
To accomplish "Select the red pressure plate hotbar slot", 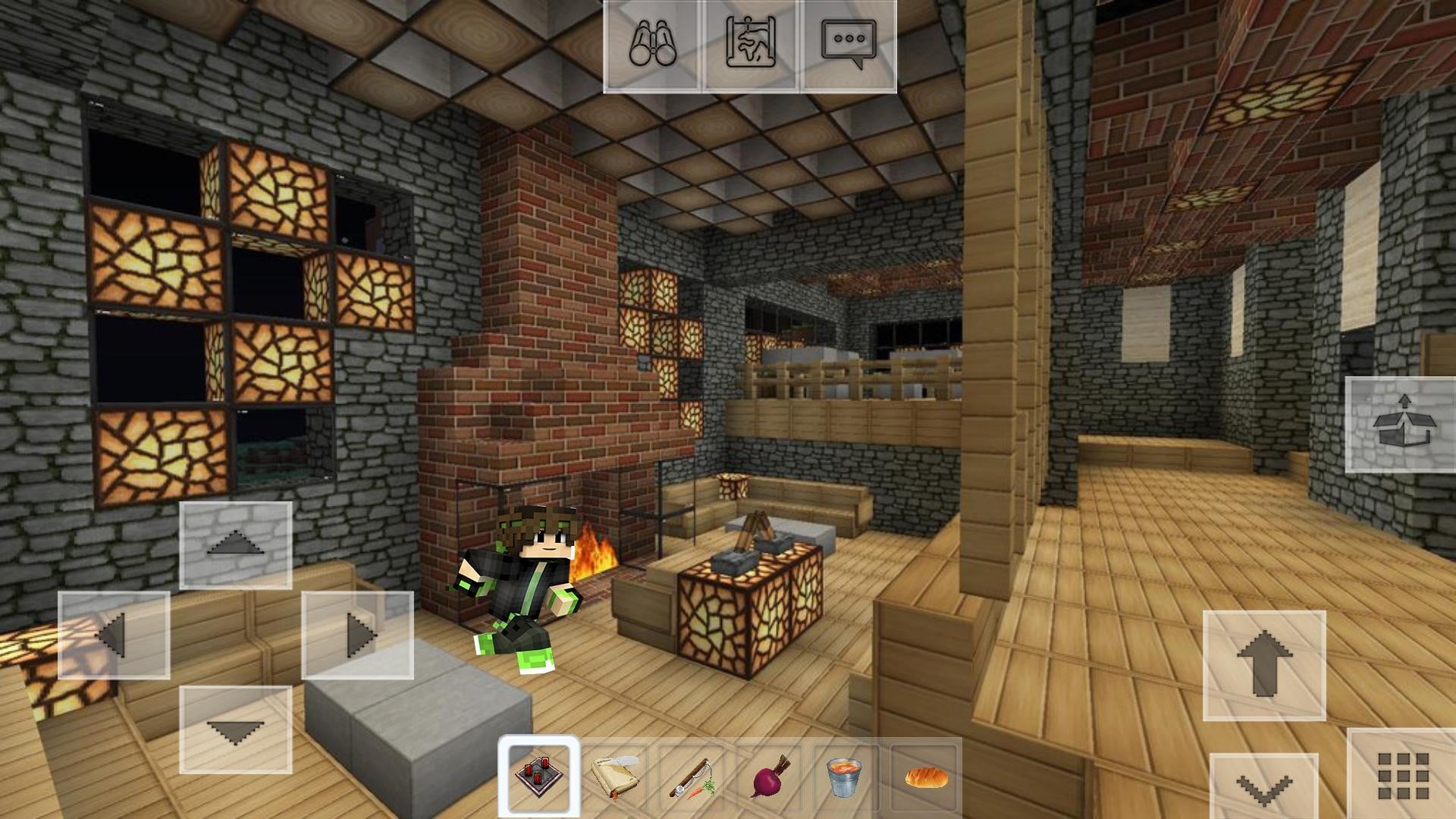I will coord(539,776).
